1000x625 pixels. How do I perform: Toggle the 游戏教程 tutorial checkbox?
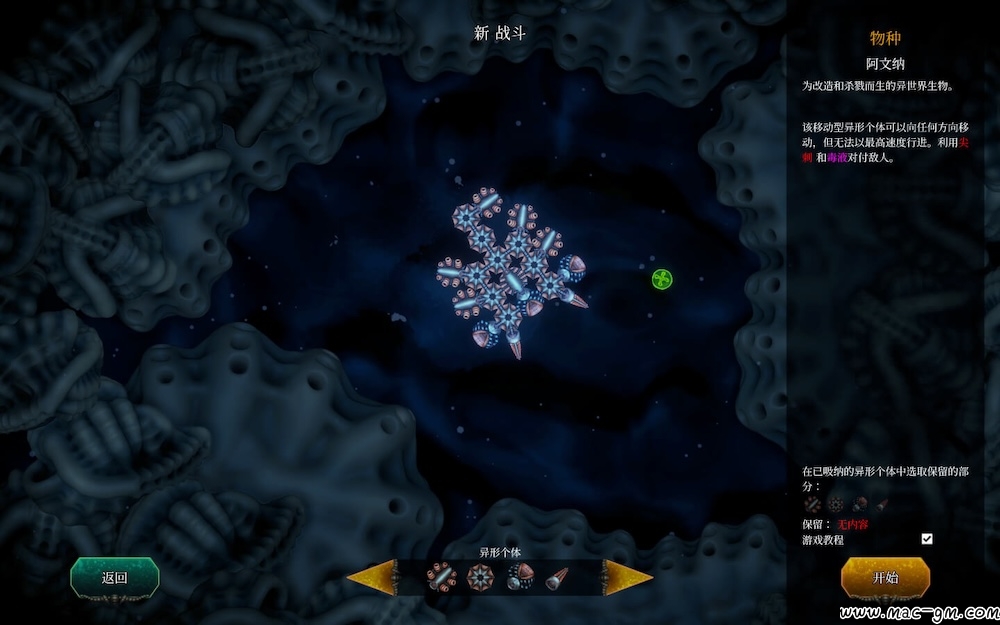pyautogui.click(x=927, y=539)
